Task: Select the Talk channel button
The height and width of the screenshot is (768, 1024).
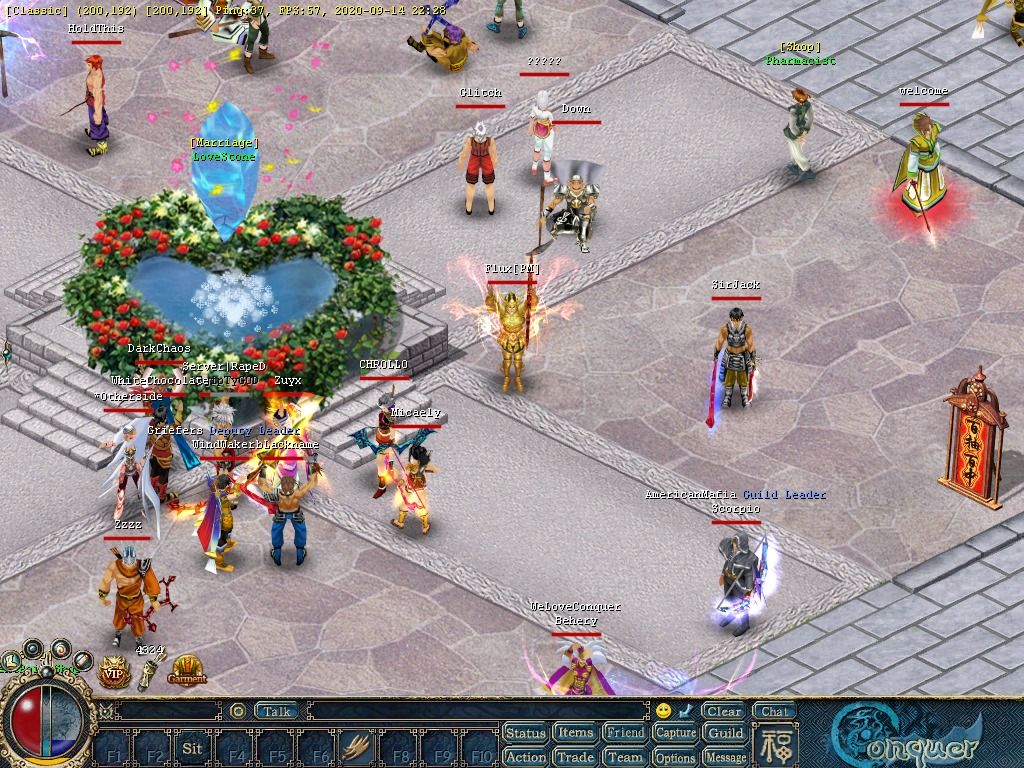Action: [x=277, y=711]
